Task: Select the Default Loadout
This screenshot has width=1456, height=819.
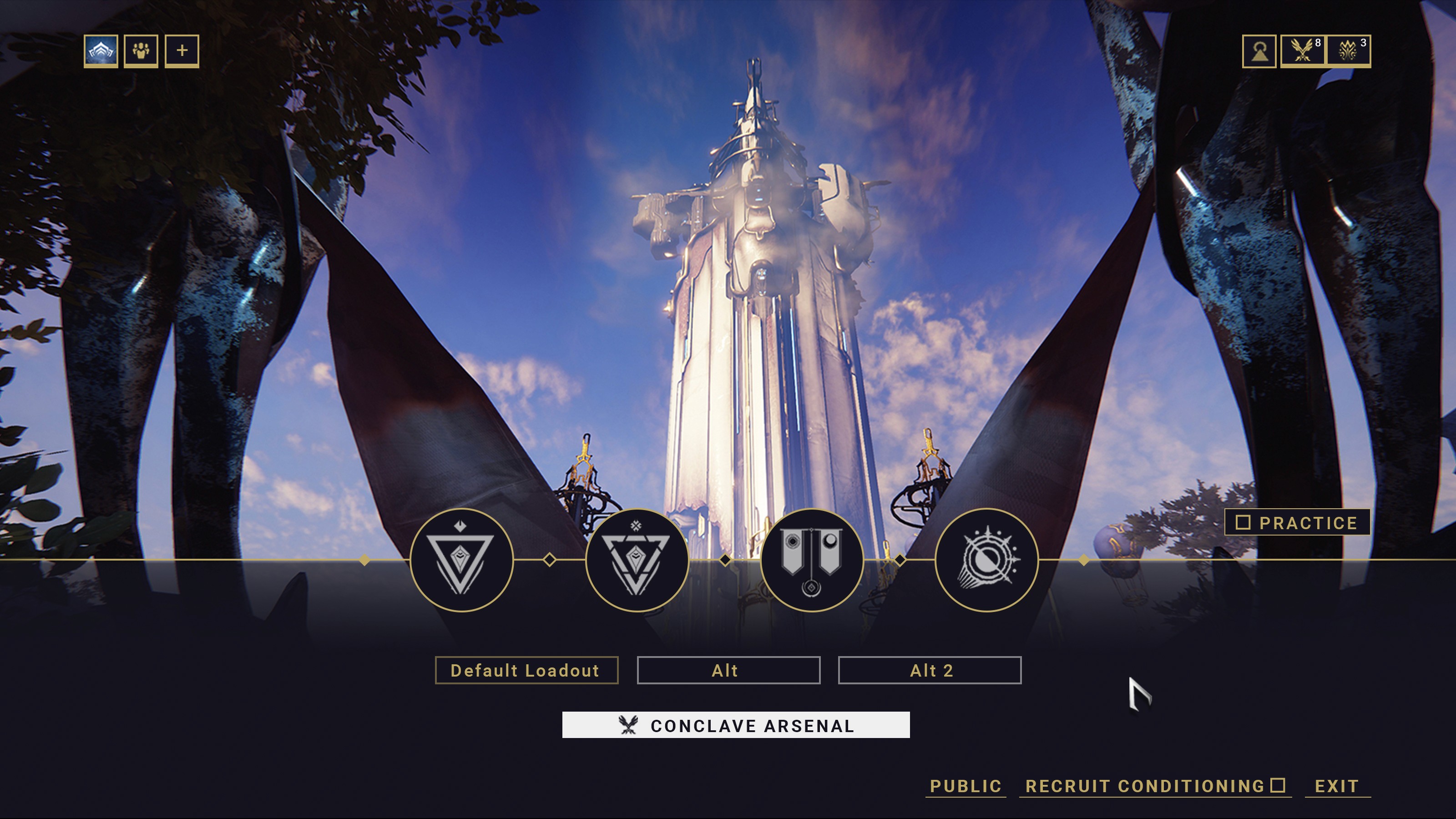Action: 526,670
